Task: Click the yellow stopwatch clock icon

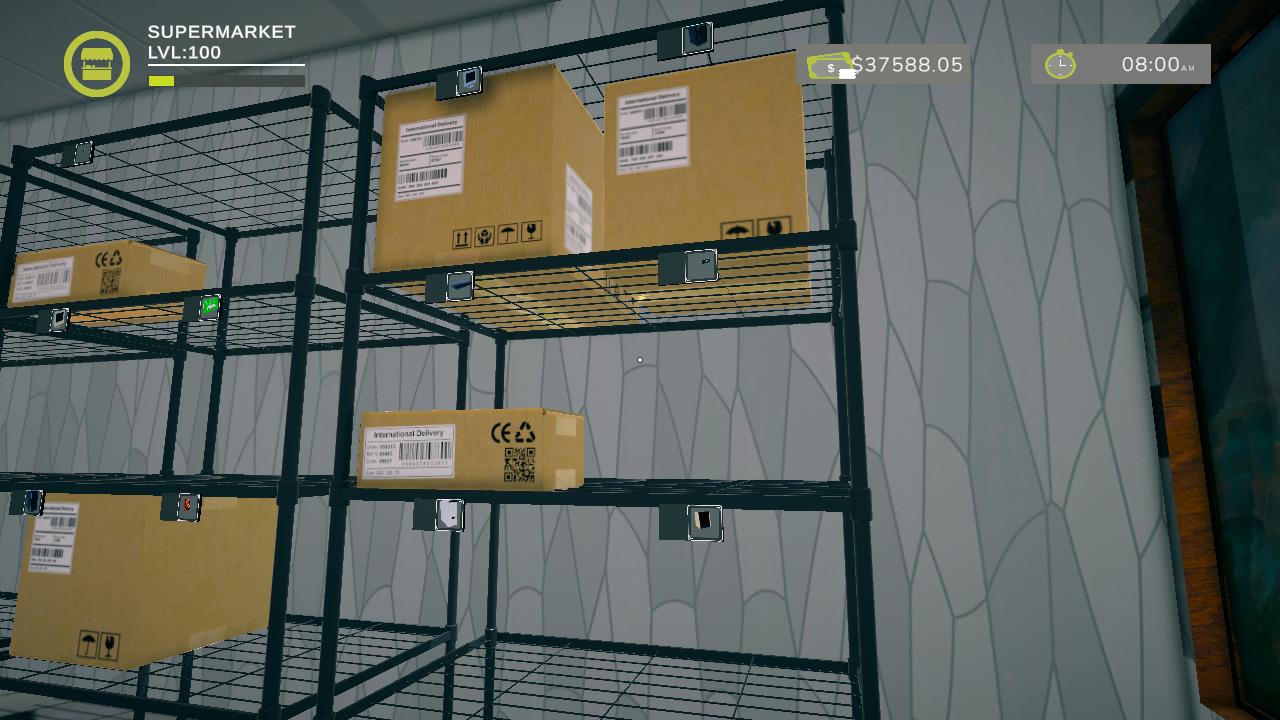Action: [1060, 65]
